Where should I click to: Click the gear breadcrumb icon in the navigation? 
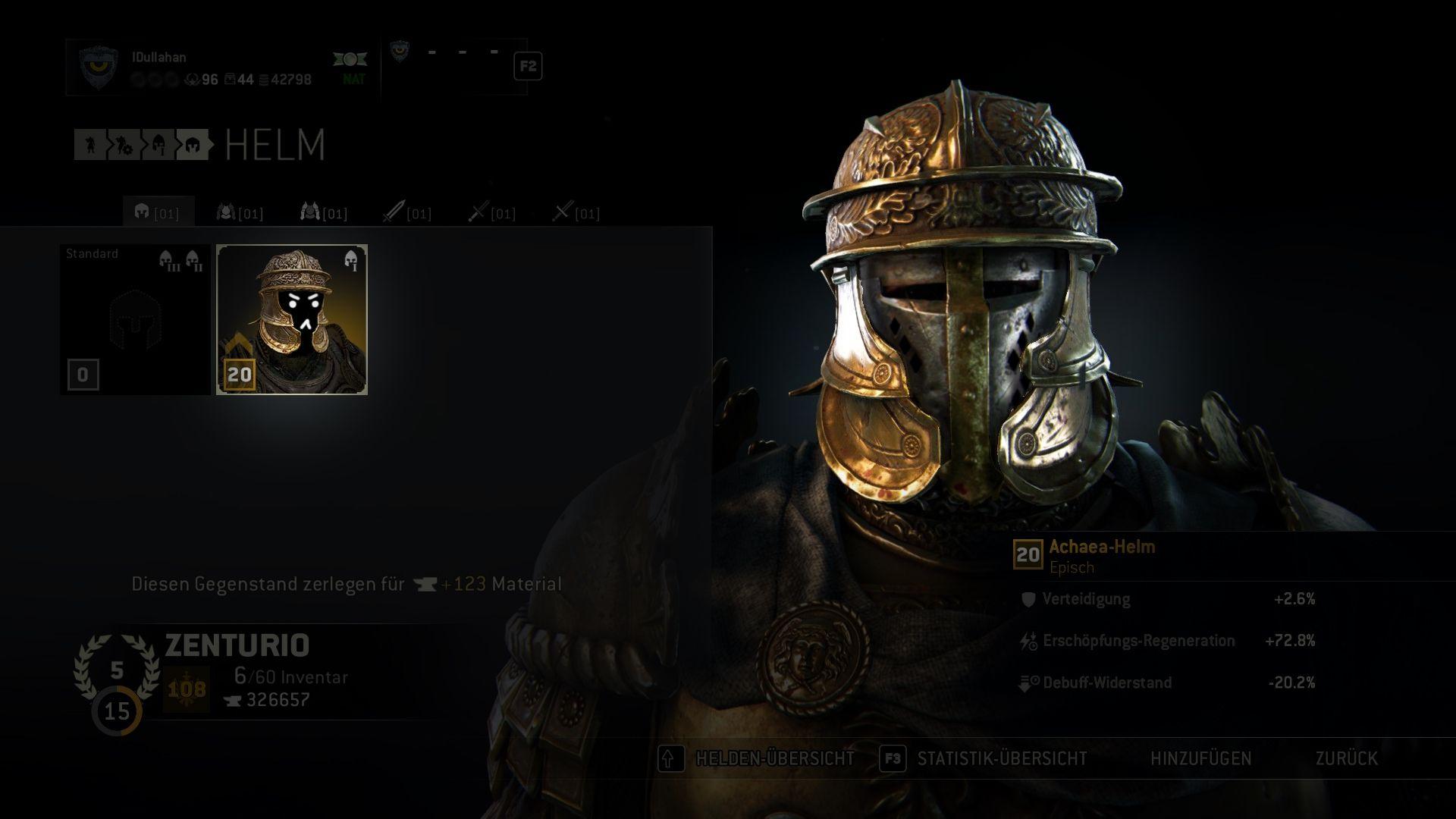(x=122, y=146)
